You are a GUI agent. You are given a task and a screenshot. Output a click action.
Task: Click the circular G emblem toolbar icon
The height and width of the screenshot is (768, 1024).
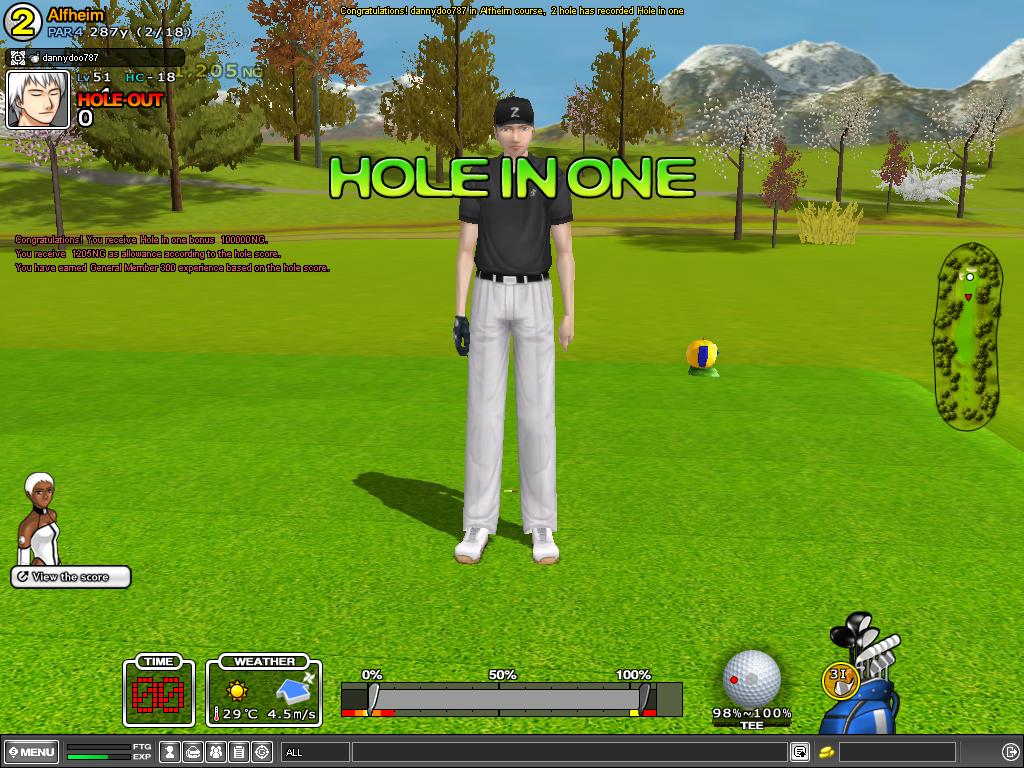pos(262,752)
